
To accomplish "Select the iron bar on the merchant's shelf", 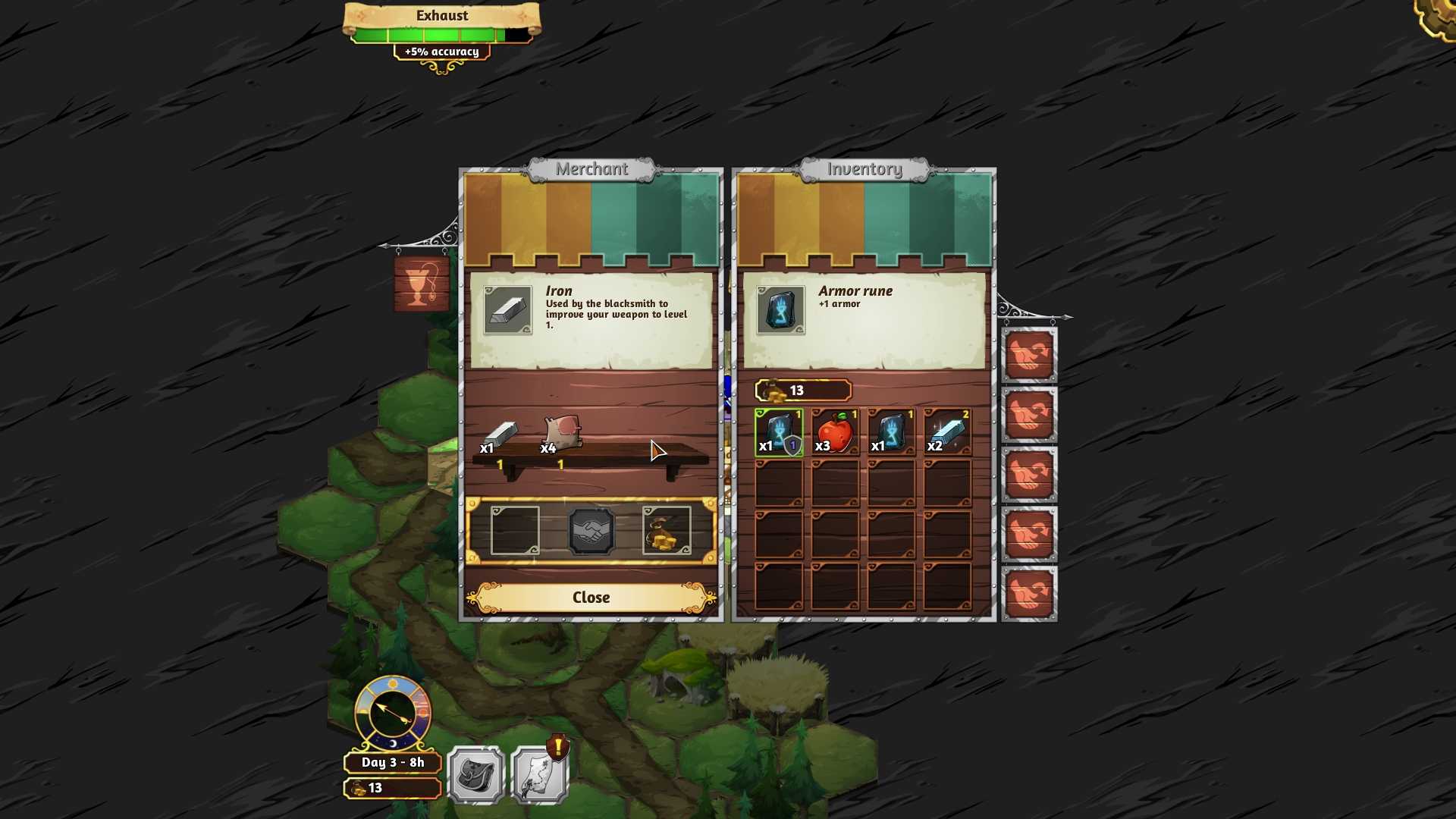I will tap(500, 434).
